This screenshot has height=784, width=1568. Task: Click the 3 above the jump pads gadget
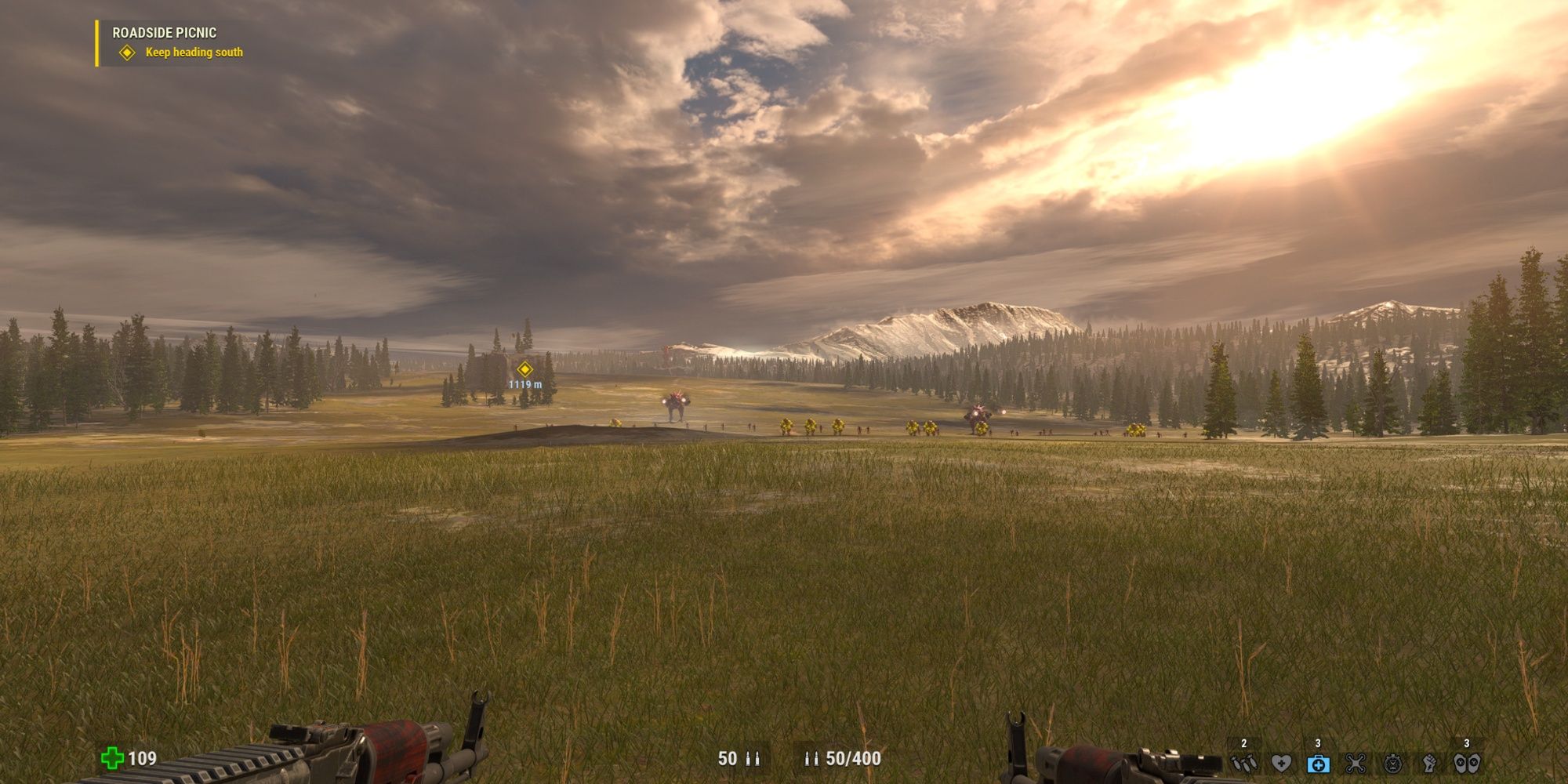(x=1467, y=742)
